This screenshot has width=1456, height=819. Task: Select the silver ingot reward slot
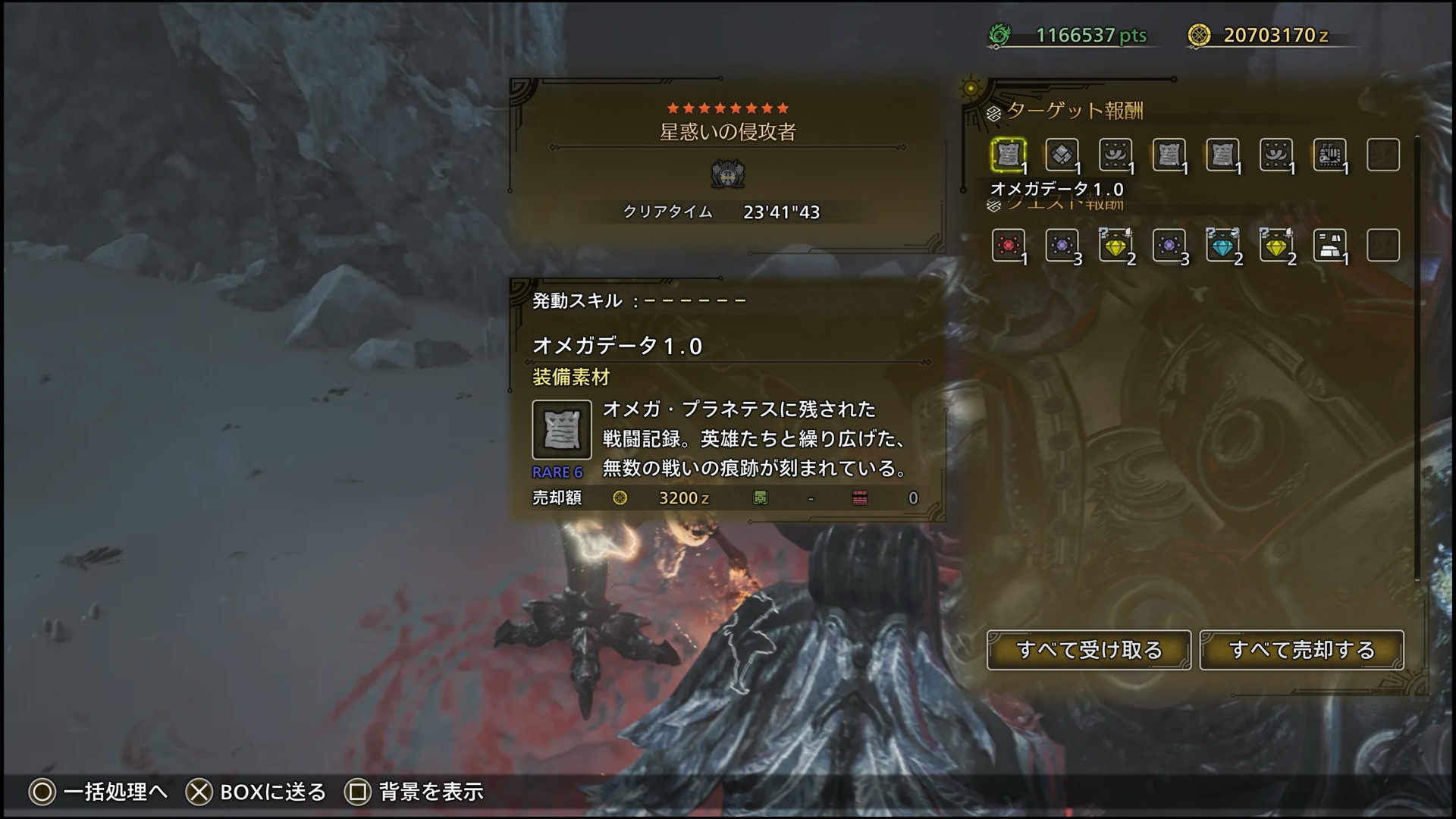[x=1329, y=245]
